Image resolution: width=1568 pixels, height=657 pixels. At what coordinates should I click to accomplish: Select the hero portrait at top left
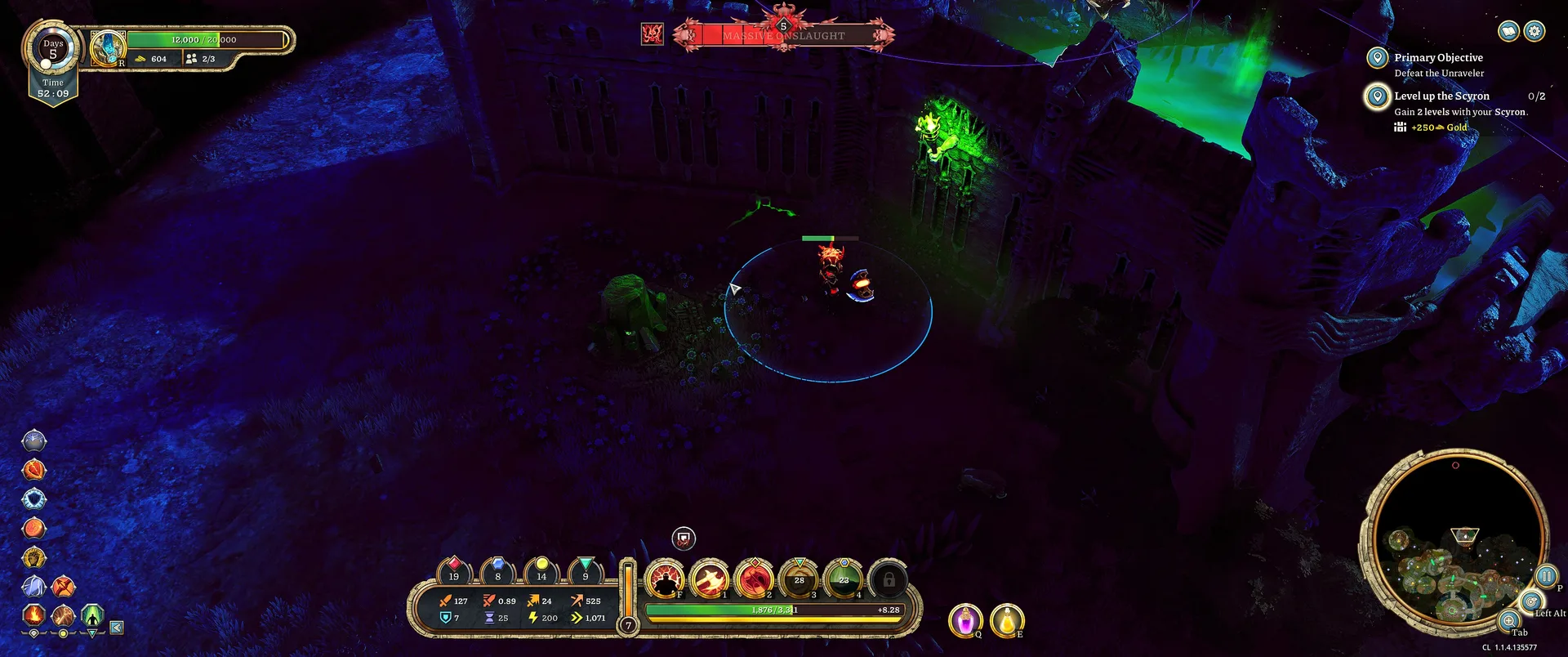pos(107,48)
